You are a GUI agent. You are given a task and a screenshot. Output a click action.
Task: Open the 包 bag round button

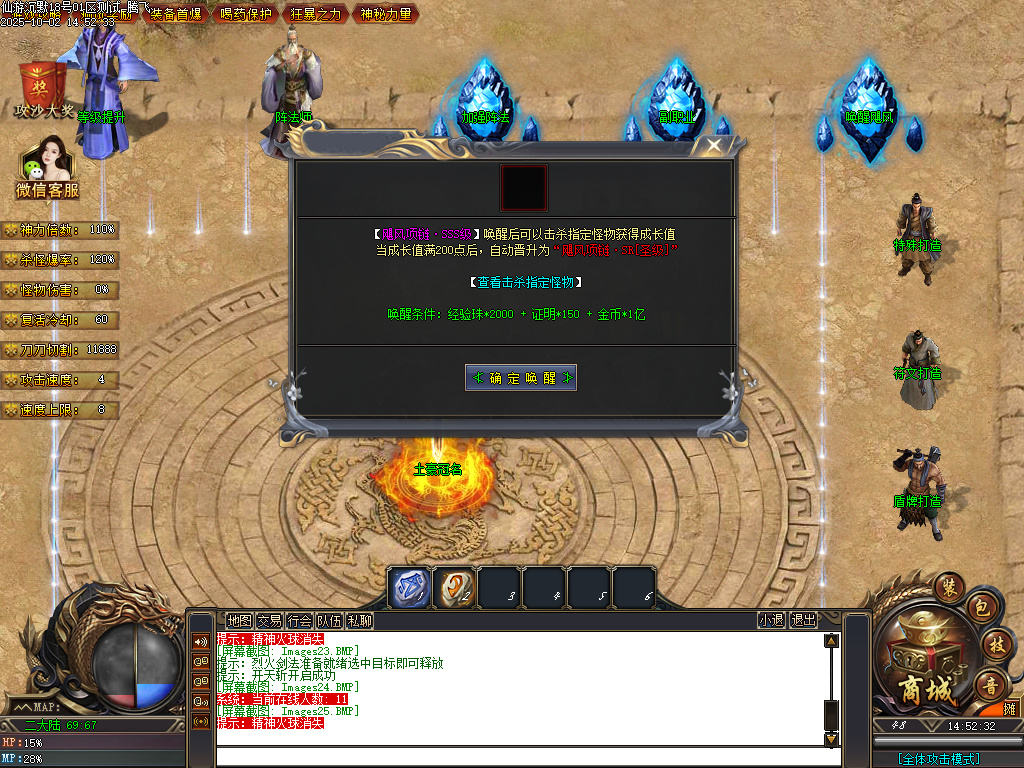(x=981, y=608)
